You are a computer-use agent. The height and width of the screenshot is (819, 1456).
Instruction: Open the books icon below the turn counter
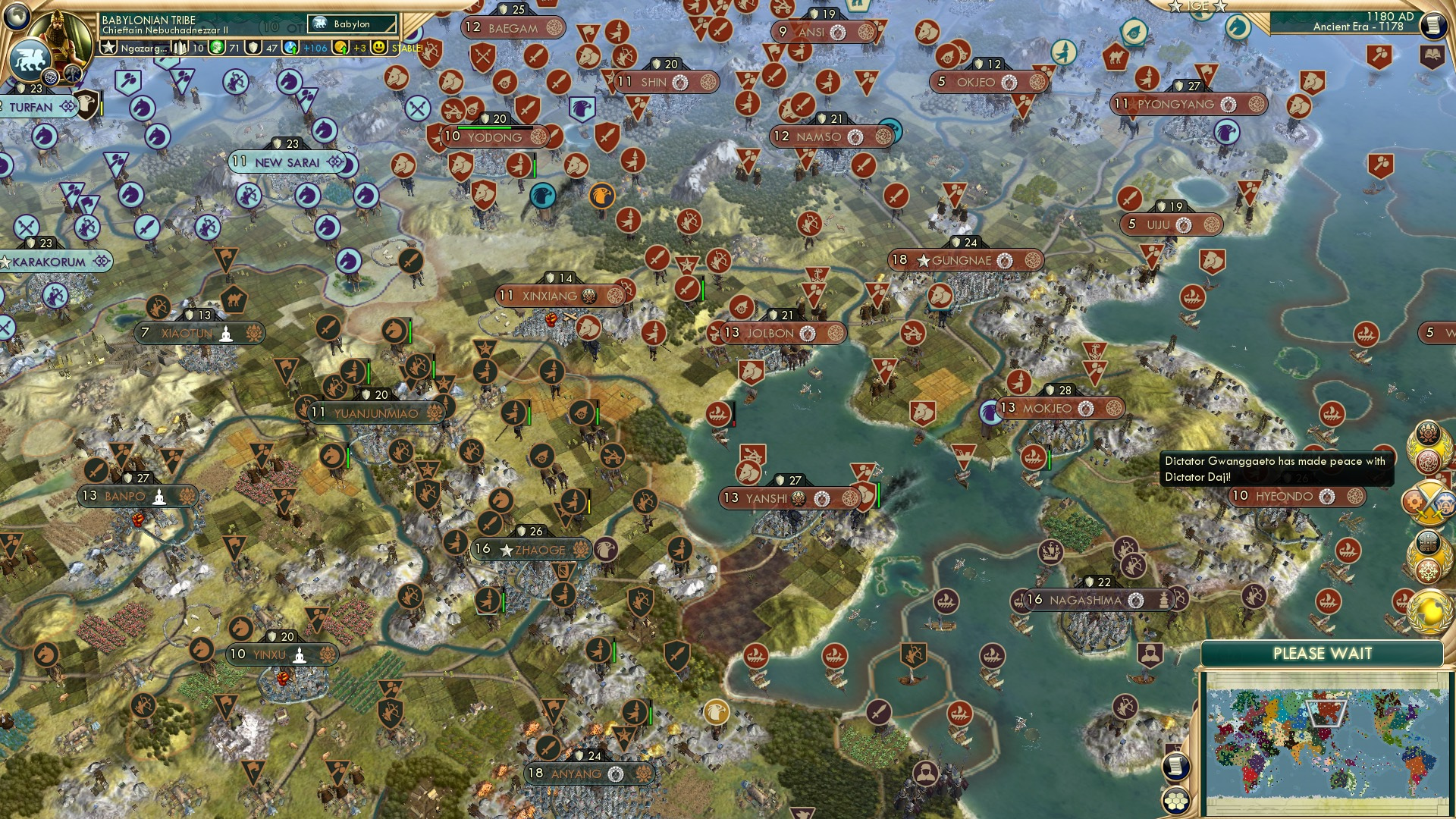click(1432, 54)
